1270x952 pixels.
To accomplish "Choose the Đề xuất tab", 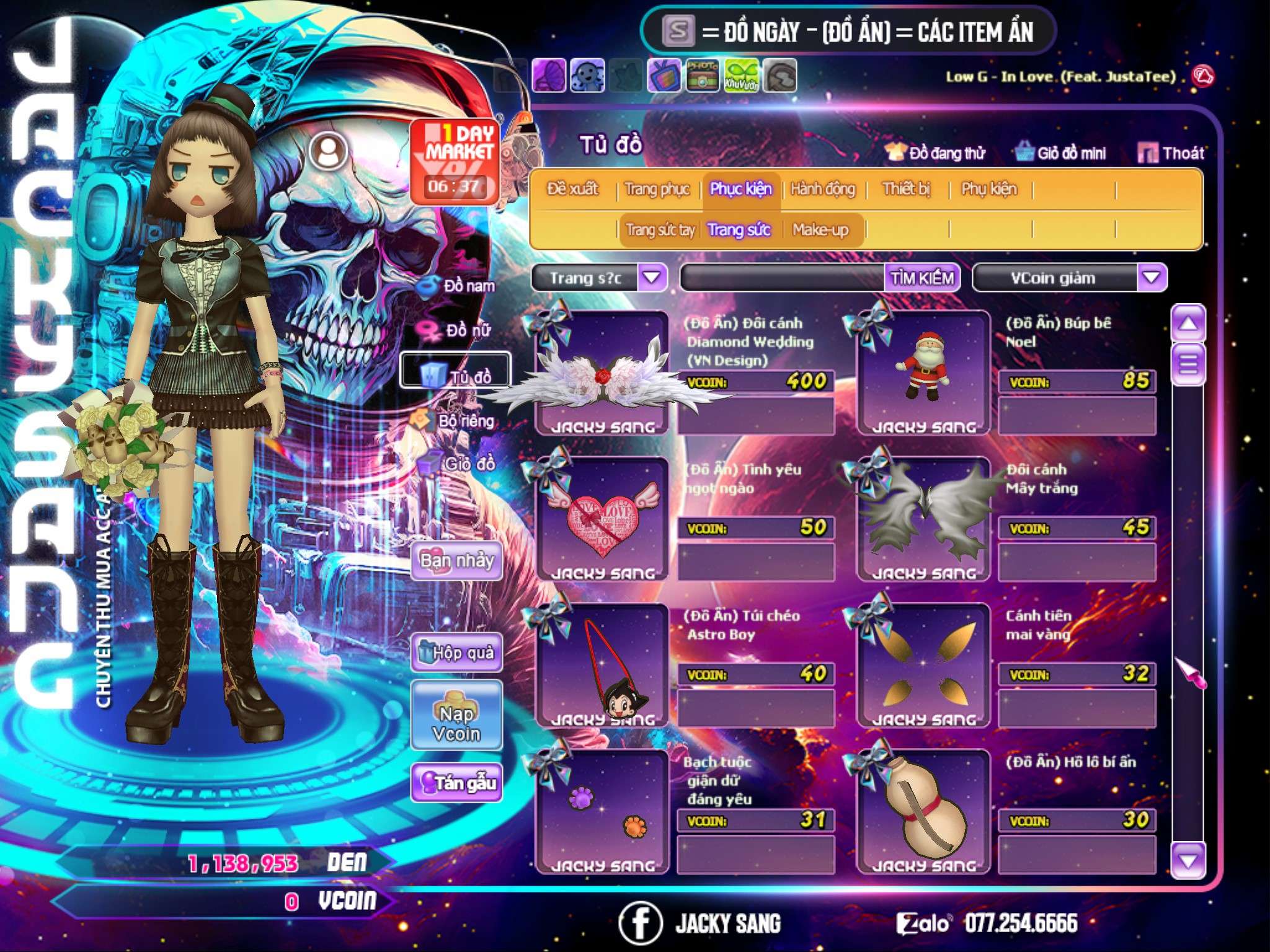I will [572, 189].
